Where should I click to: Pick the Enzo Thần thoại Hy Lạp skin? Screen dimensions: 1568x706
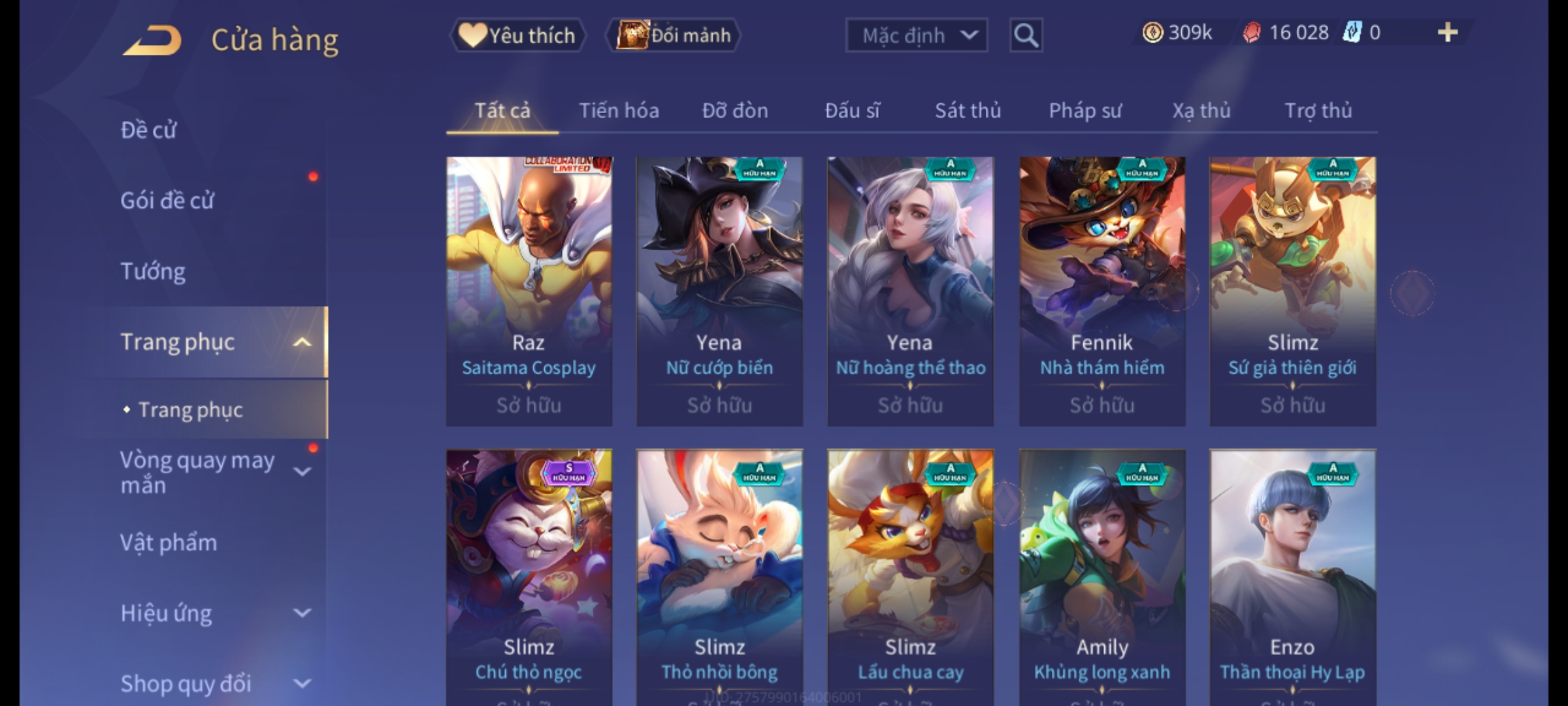(x=1292, y=575)
